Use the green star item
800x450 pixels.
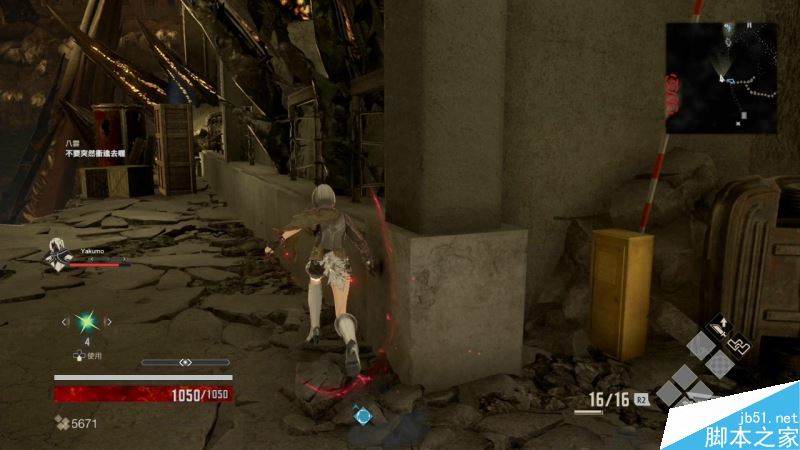tap(87, 322)
